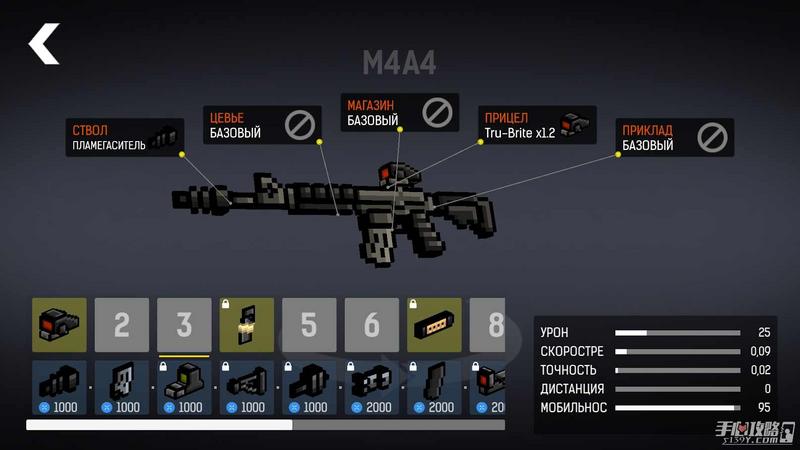Select empty slot number 2
The image size is (800, 450).
122,324
